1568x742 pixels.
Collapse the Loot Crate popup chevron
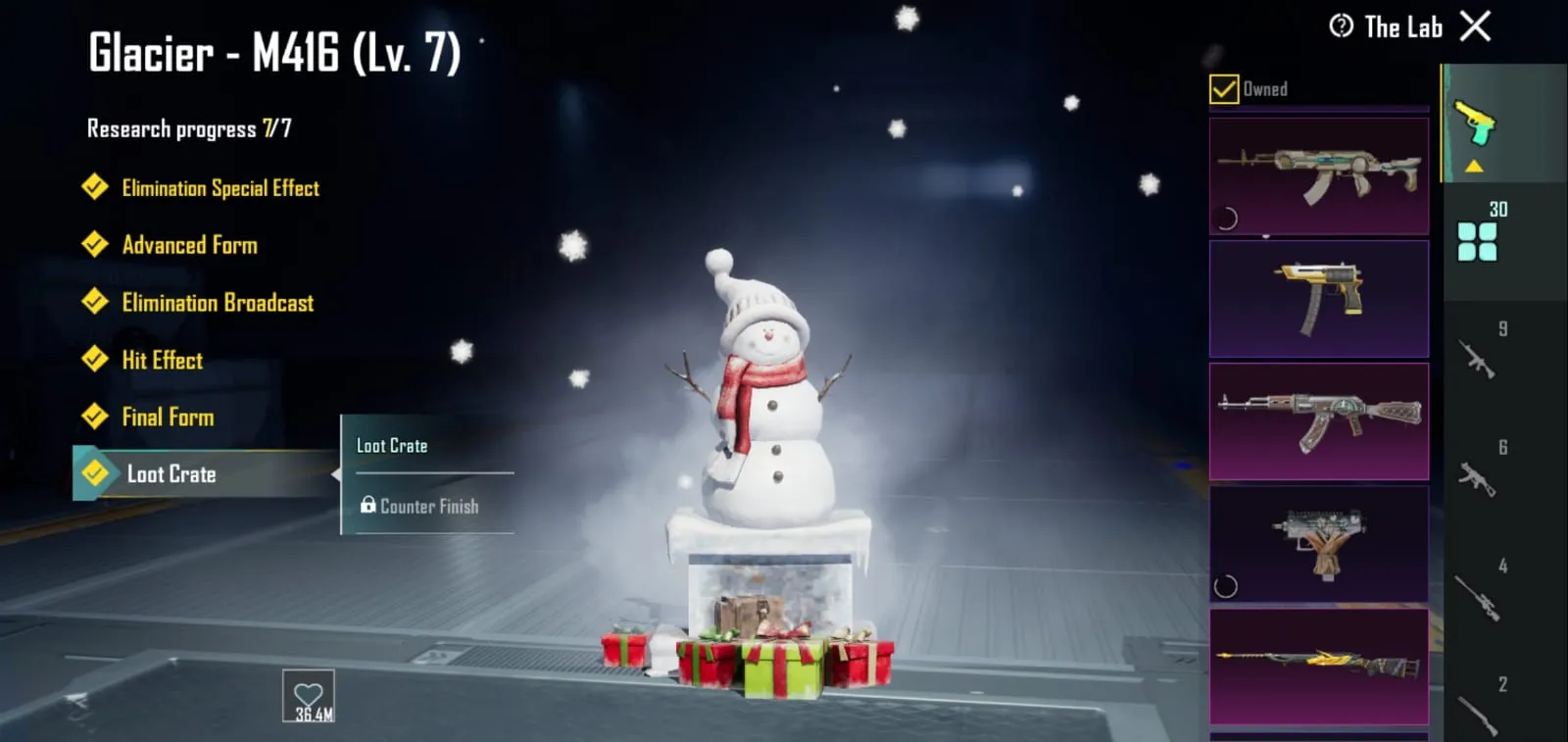point(340,474)
